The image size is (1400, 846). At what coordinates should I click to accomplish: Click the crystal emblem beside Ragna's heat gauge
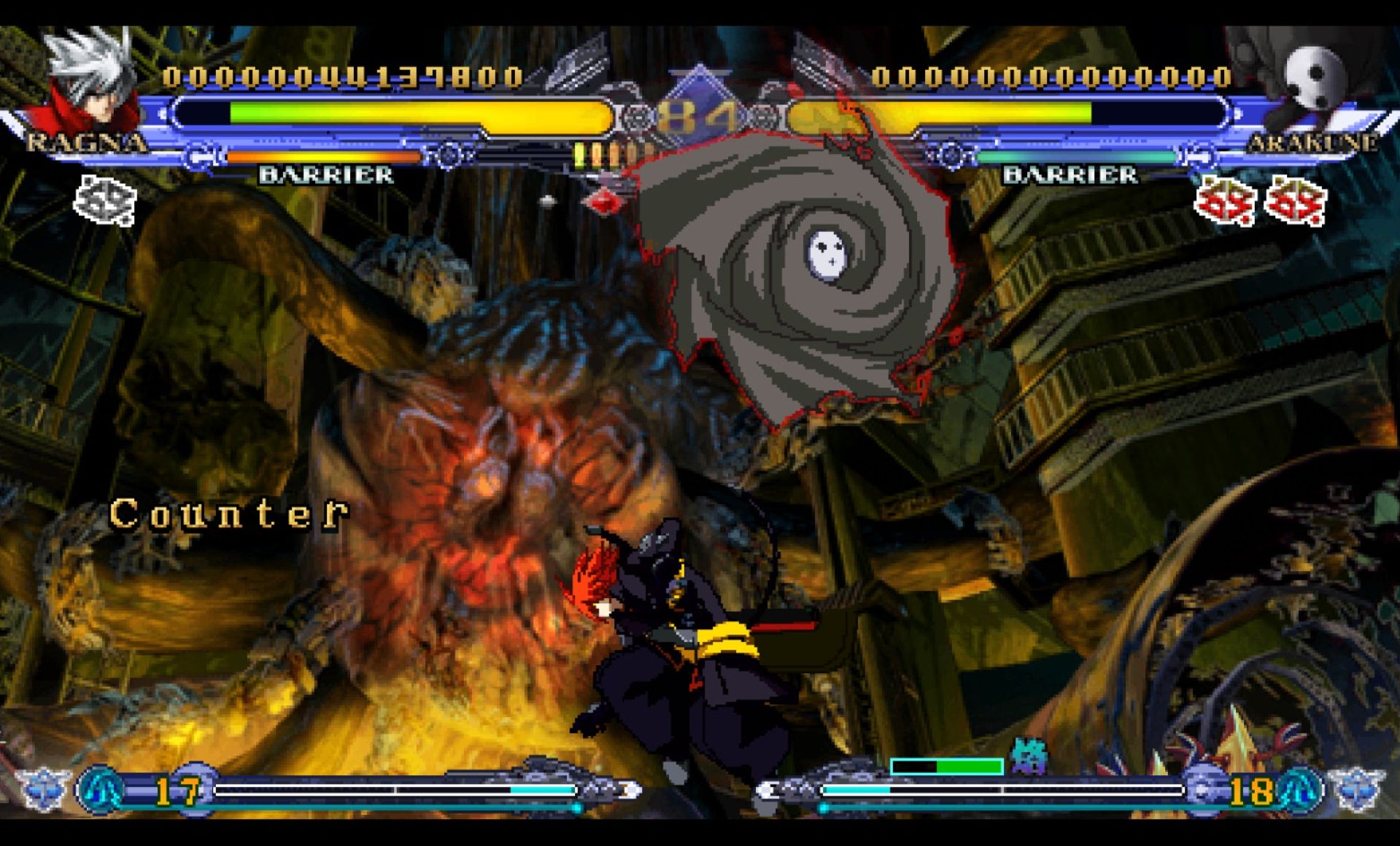click(x=43, y=789)
